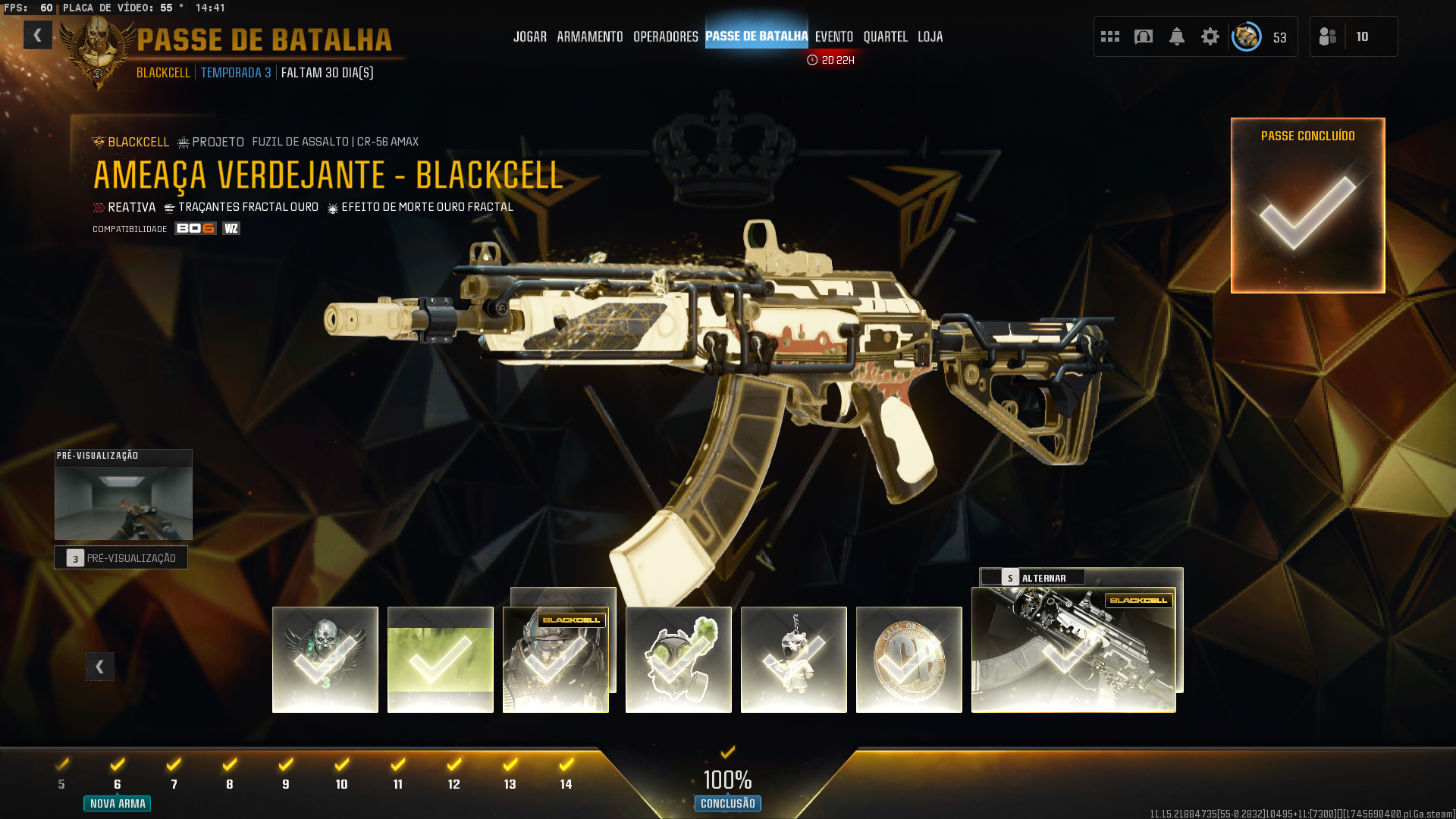Open the player profile emblem
1456x819 pixels.
(1246, 36)
